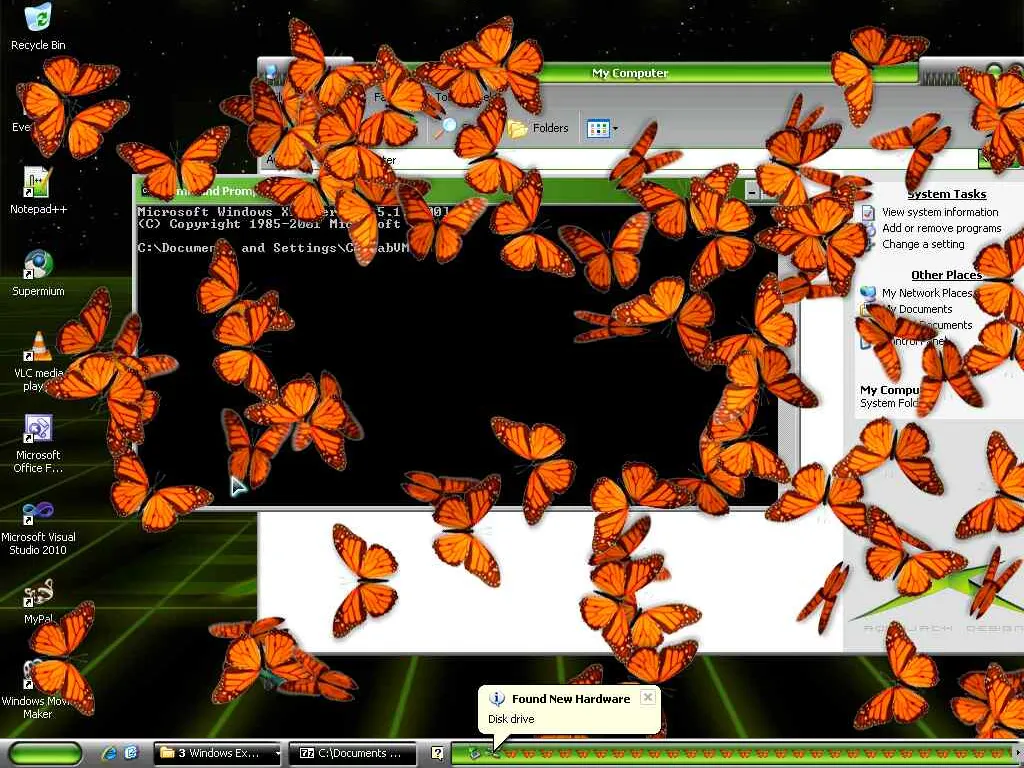
Task: Launch Notepad++ from the desktop
Action: point(37,184)
